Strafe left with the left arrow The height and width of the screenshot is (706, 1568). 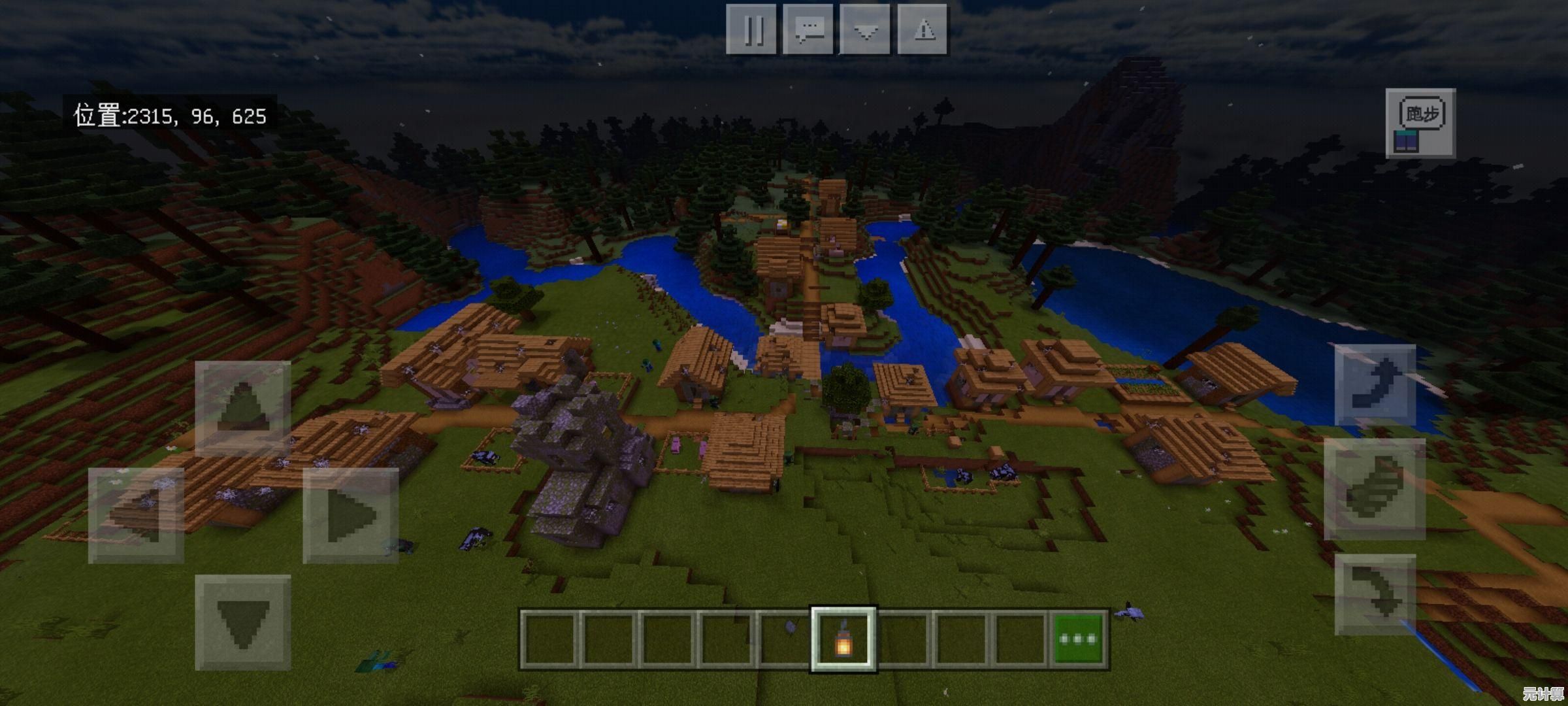click(136, 515)
